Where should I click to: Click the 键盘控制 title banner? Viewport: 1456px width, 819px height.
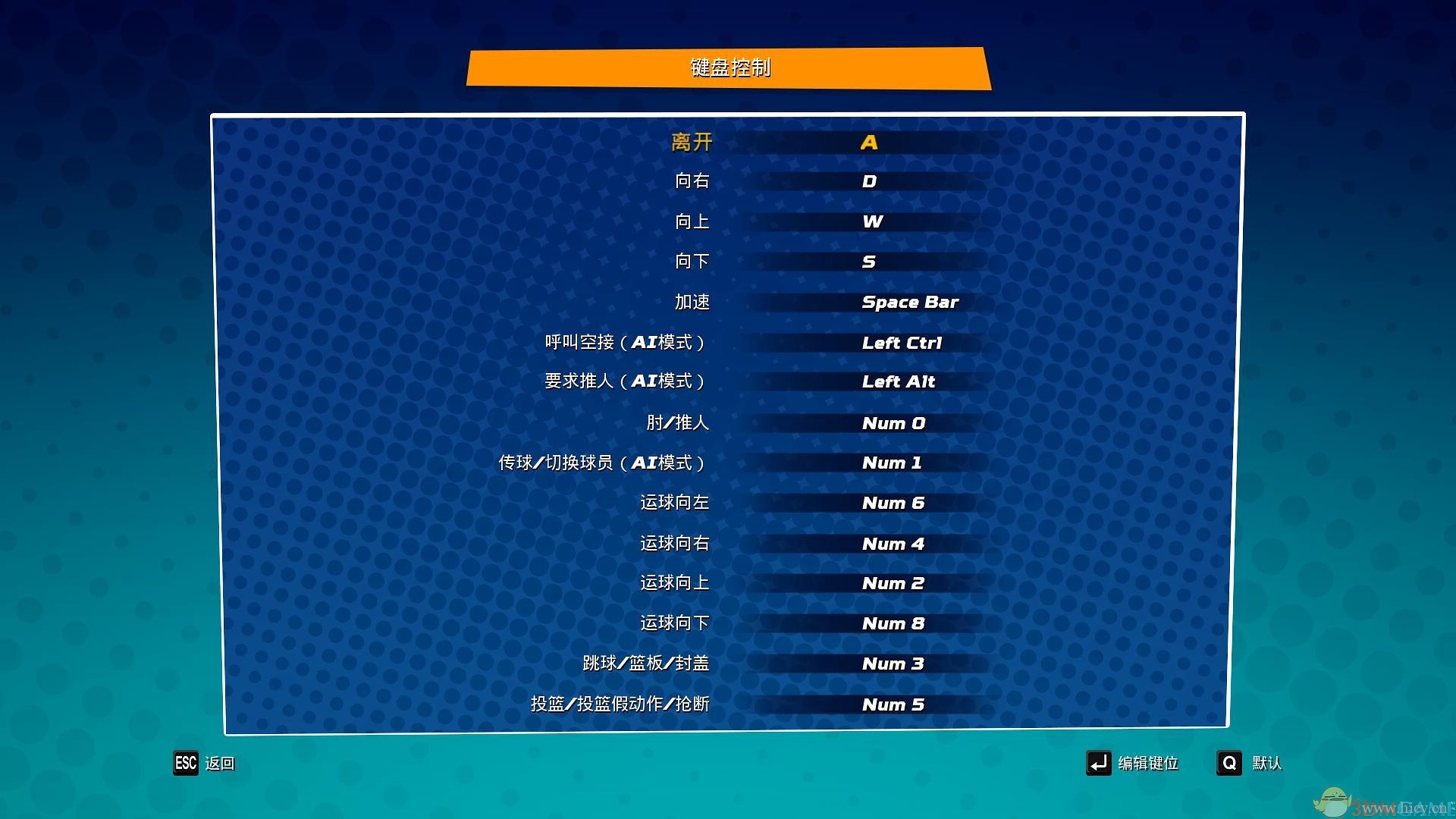(729, 67)
